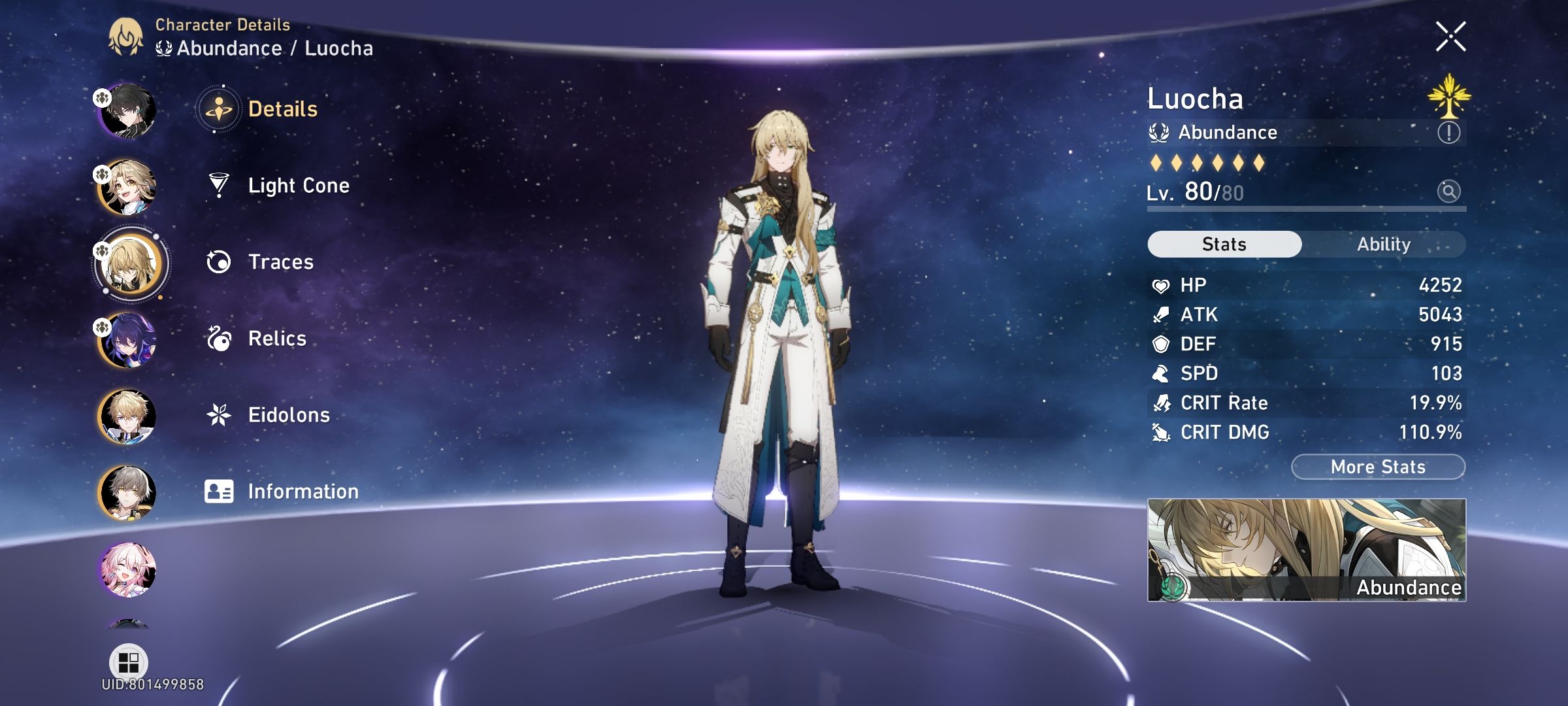Viewport: 1568px width, 706px height.
Task: Click the Abundance path icon under Luocha's name
Action: click(x=1160, y=132)
